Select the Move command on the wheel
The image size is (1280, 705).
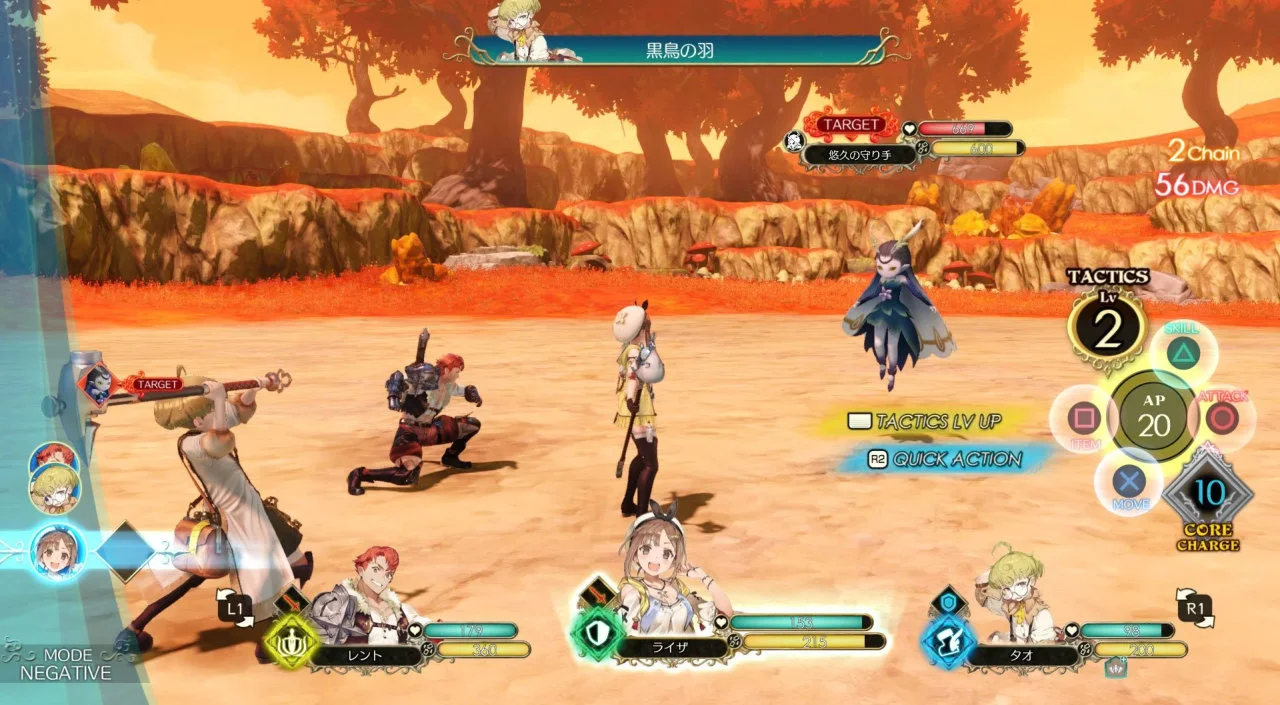click(x=1130, y=483)
